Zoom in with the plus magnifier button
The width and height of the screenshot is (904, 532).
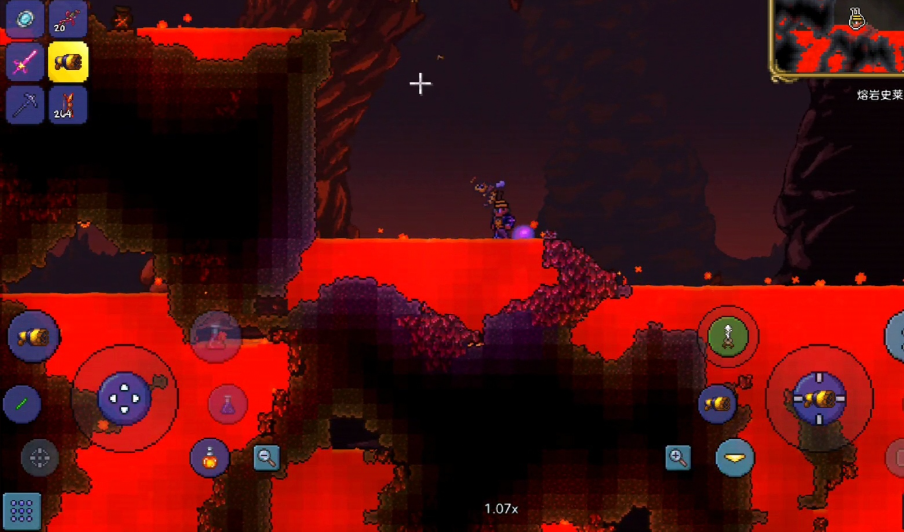pyautogui.click(x=678, y=457)
